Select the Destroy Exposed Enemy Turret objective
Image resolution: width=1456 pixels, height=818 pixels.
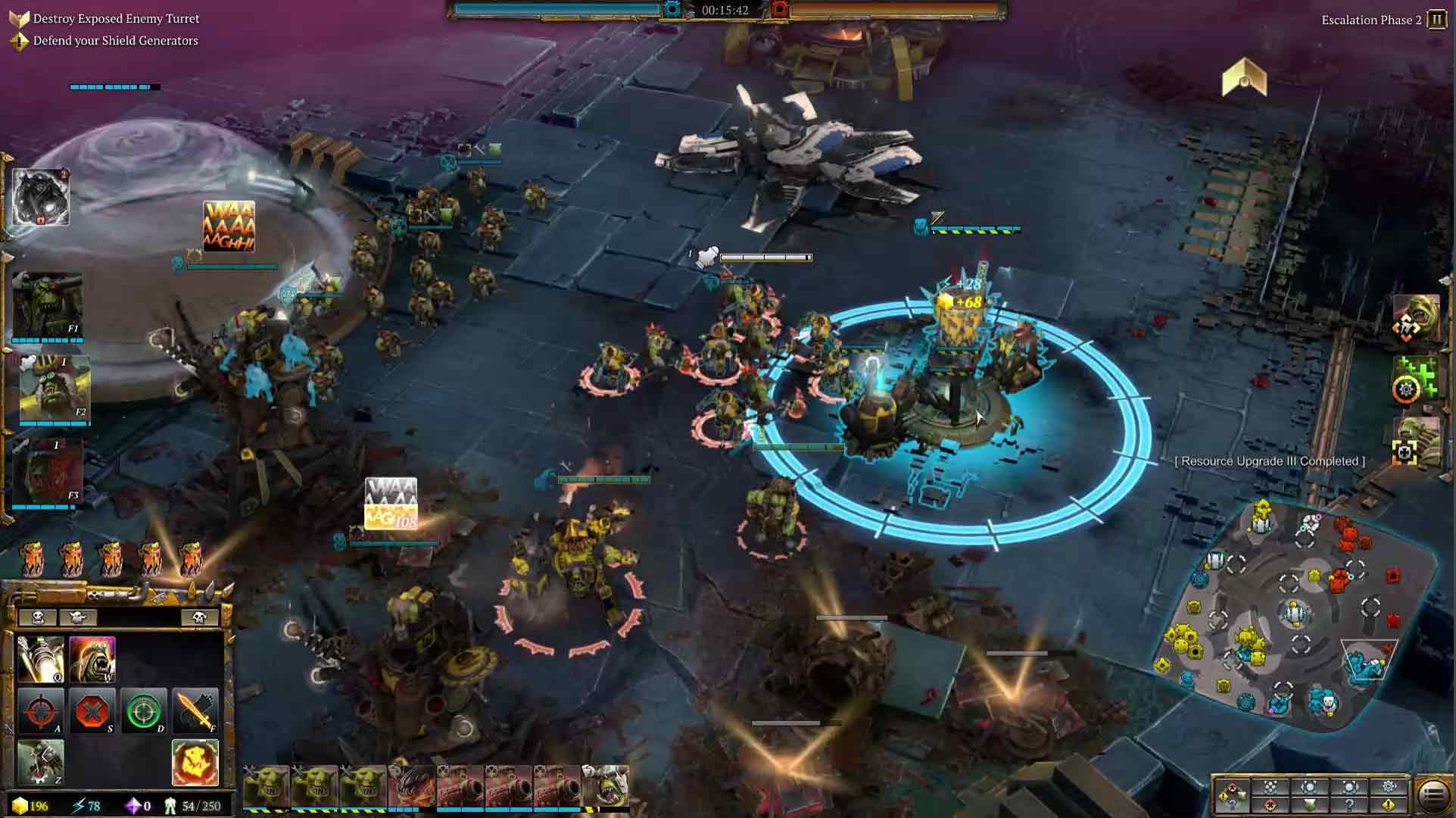click(116, 18)
